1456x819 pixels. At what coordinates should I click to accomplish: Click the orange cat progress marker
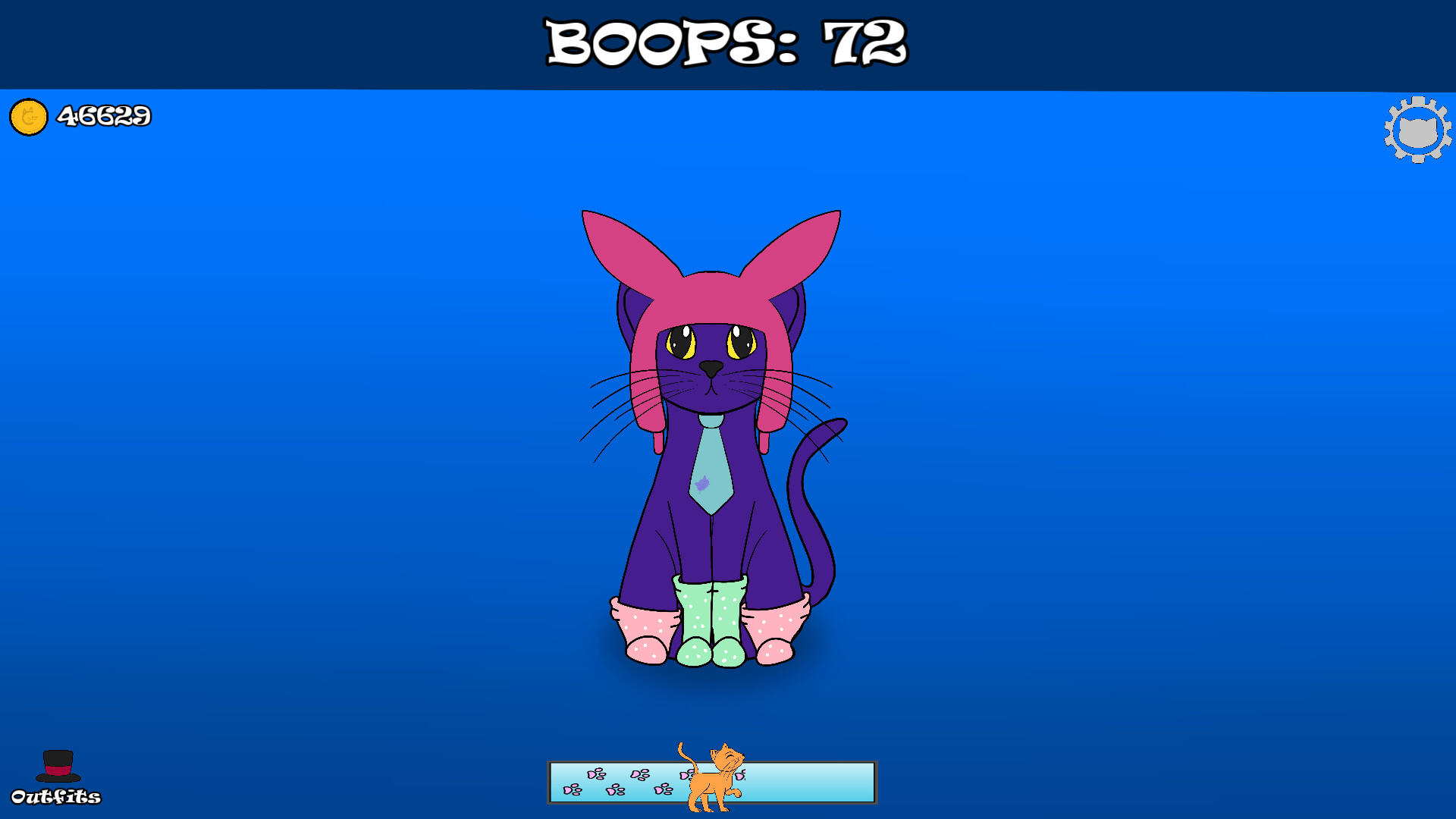(711, 783)
